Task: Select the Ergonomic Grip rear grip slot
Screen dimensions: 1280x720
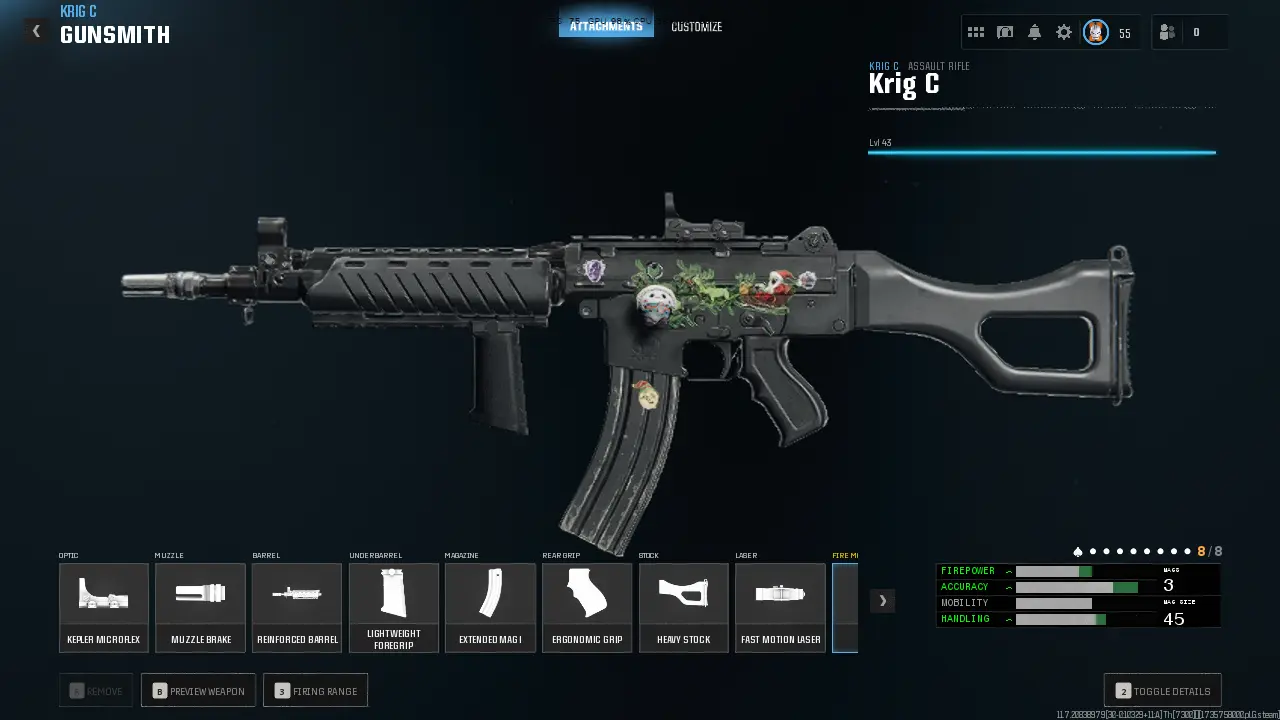Action: click(x=587, y=607)
